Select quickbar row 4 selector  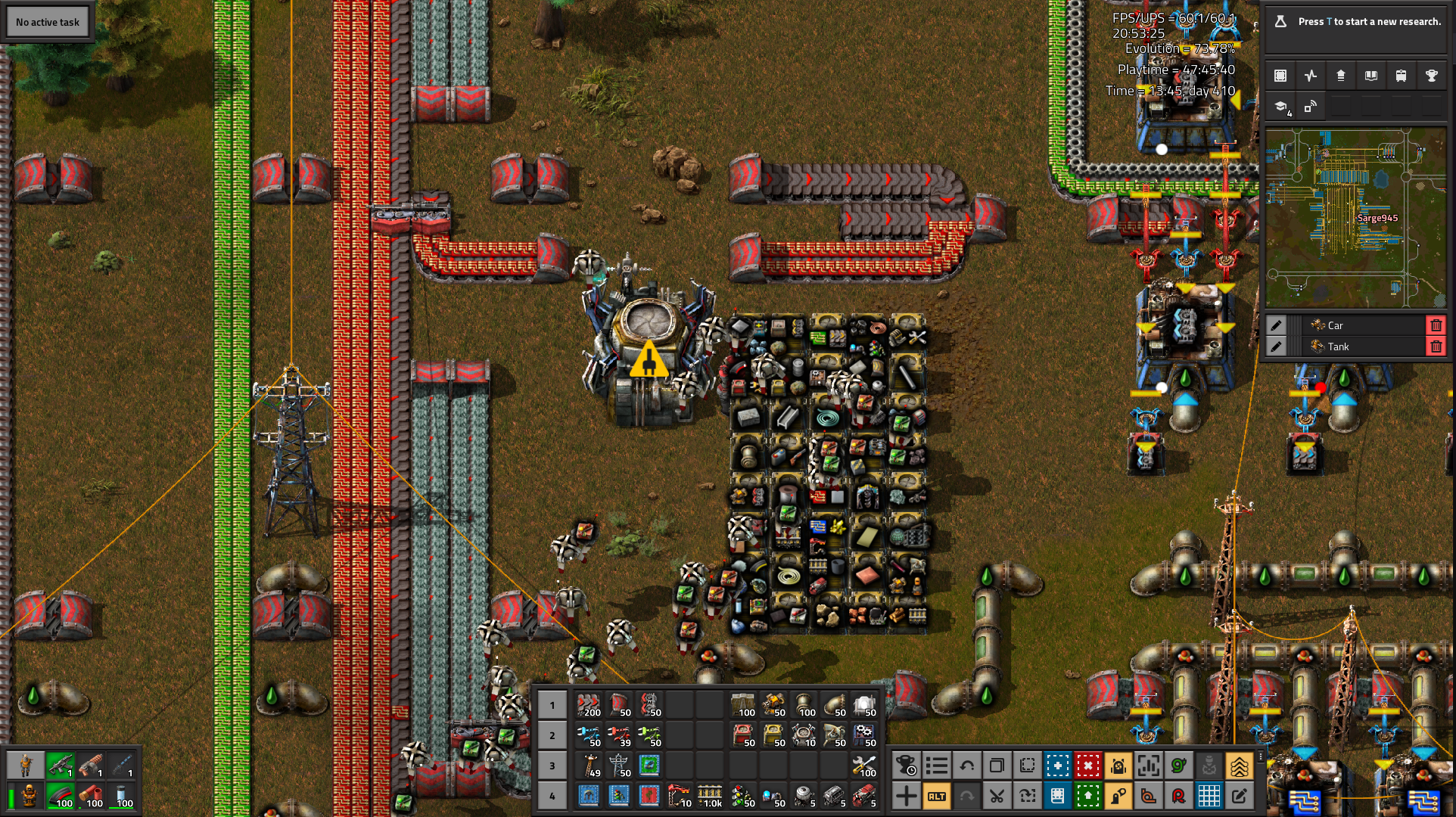click(552, 796)
